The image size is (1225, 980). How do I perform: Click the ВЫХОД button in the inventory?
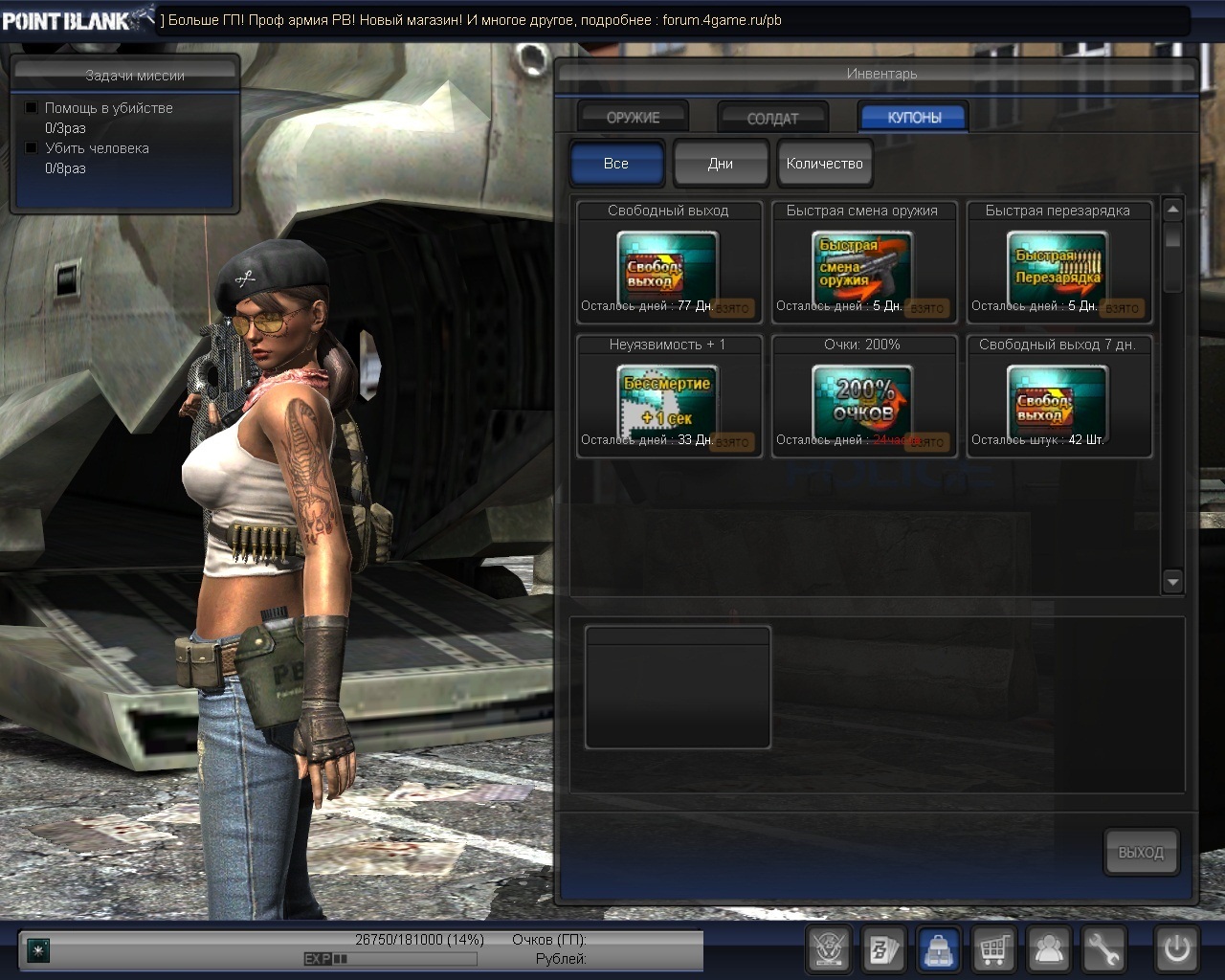click(1141, 852)
